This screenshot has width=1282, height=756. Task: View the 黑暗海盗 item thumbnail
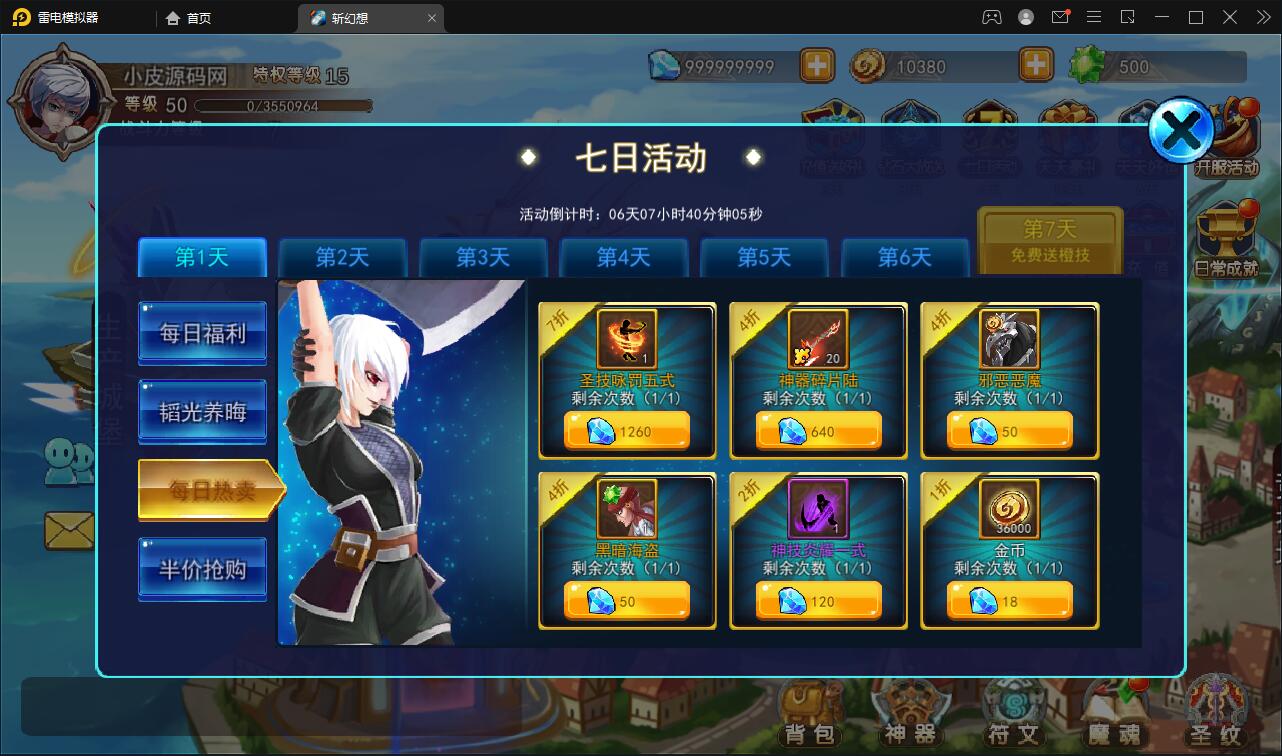coord(626,508)
